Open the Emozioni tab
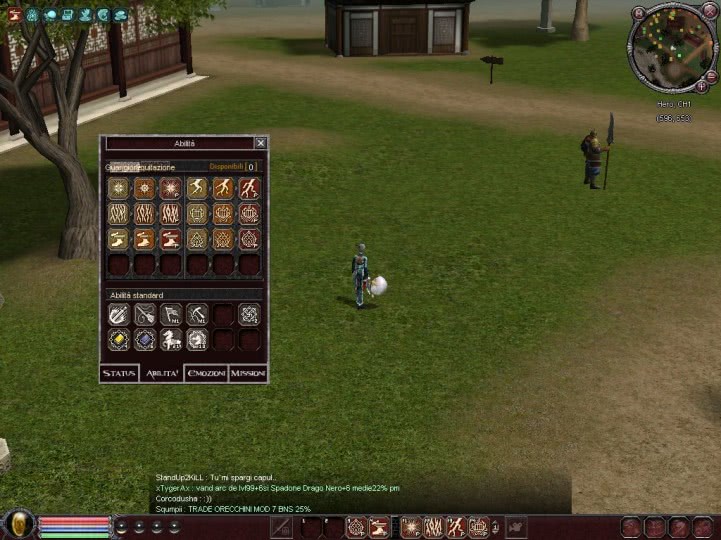The width and height of the screenshot is (721, 540). click(x=206, y=373)
